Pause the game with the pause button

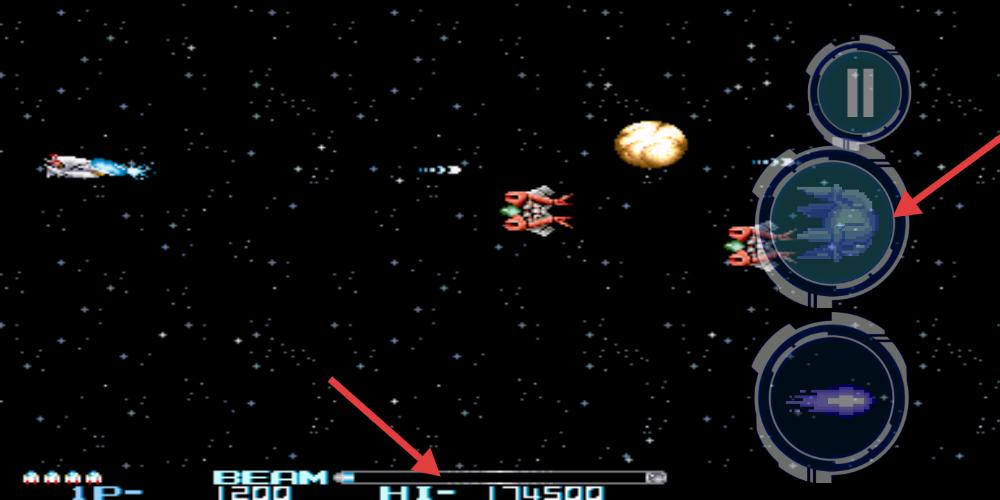tap(859, 92)
